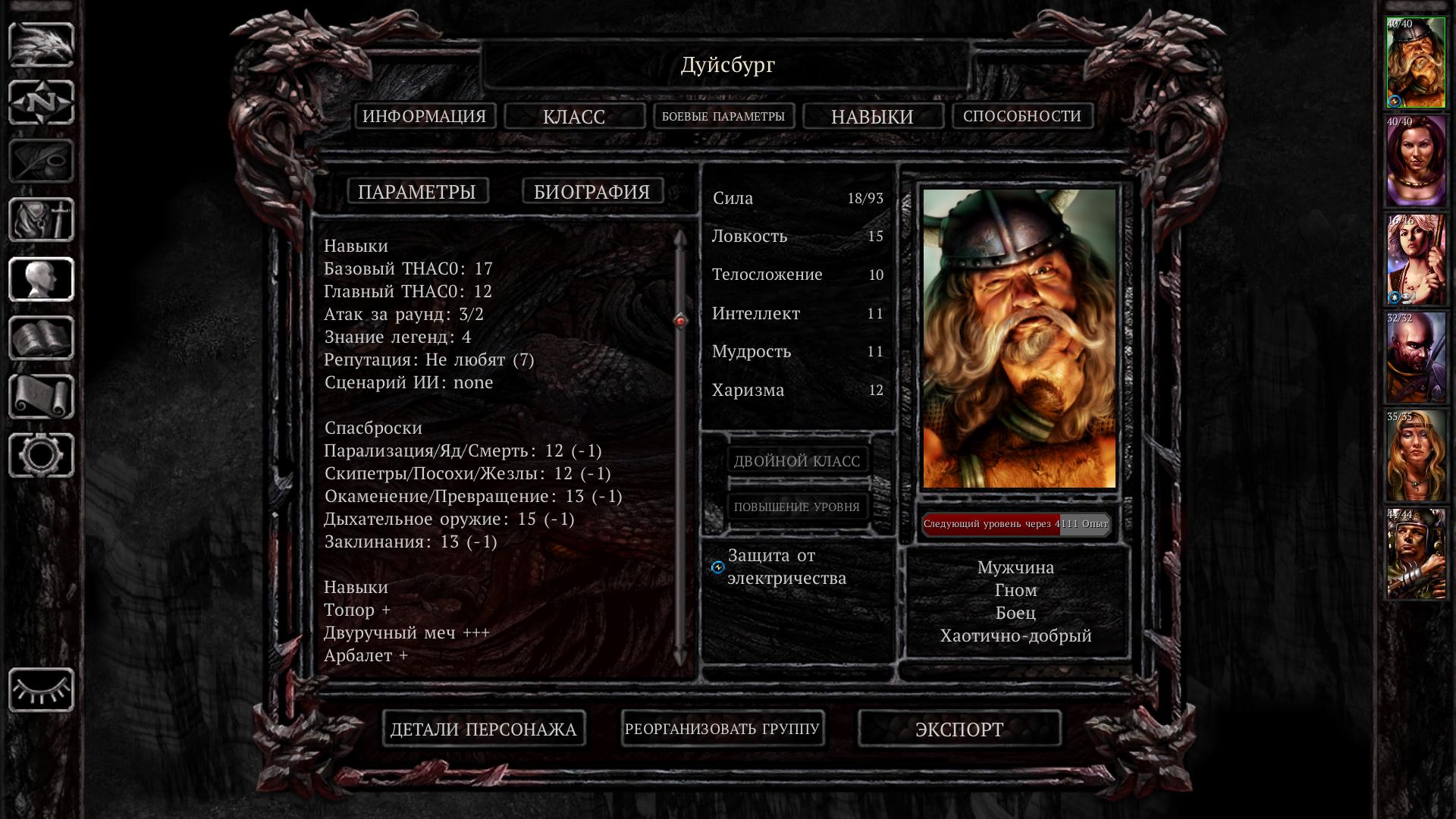Show the БОЕВЫЕ ПАРАМЕТРЫ tab

tap(723, 116)
